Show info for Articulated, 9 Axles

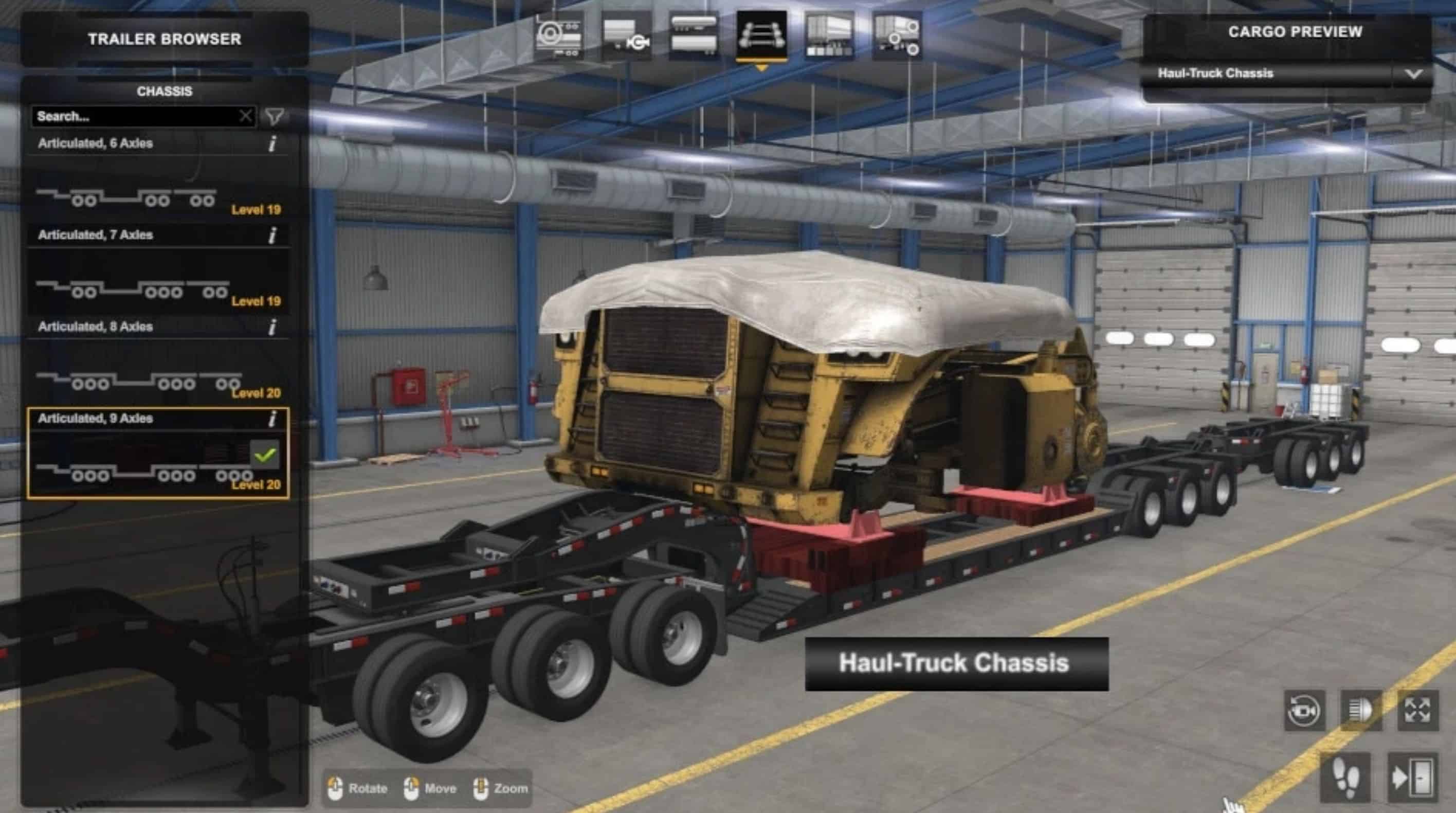point(272,419)
